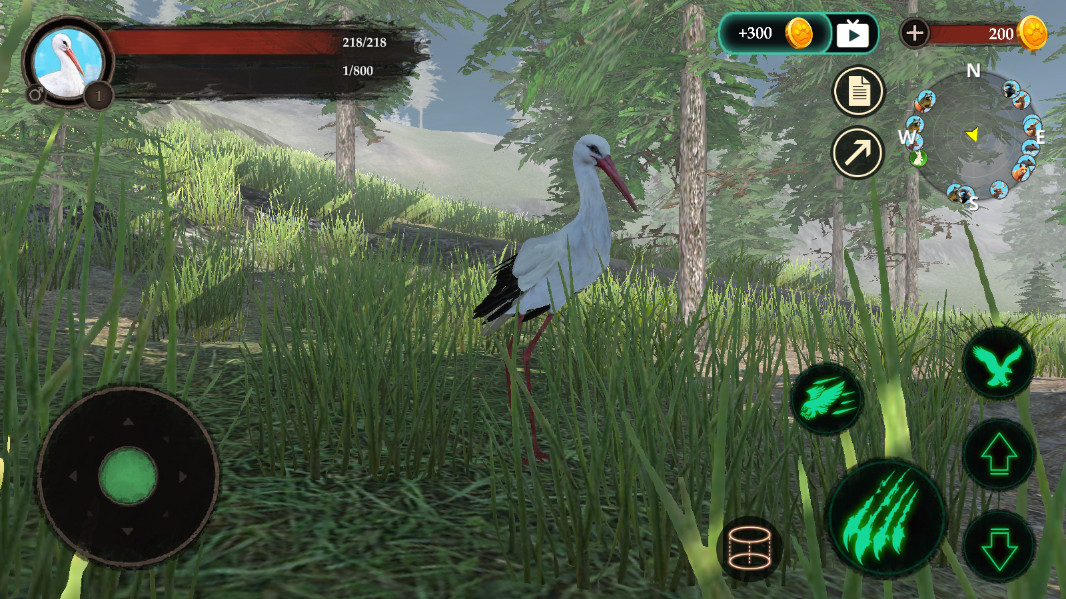Tap the diagonal arrow button
The height and width of the screenshot is (599, 1066).
tap(858, 154)
